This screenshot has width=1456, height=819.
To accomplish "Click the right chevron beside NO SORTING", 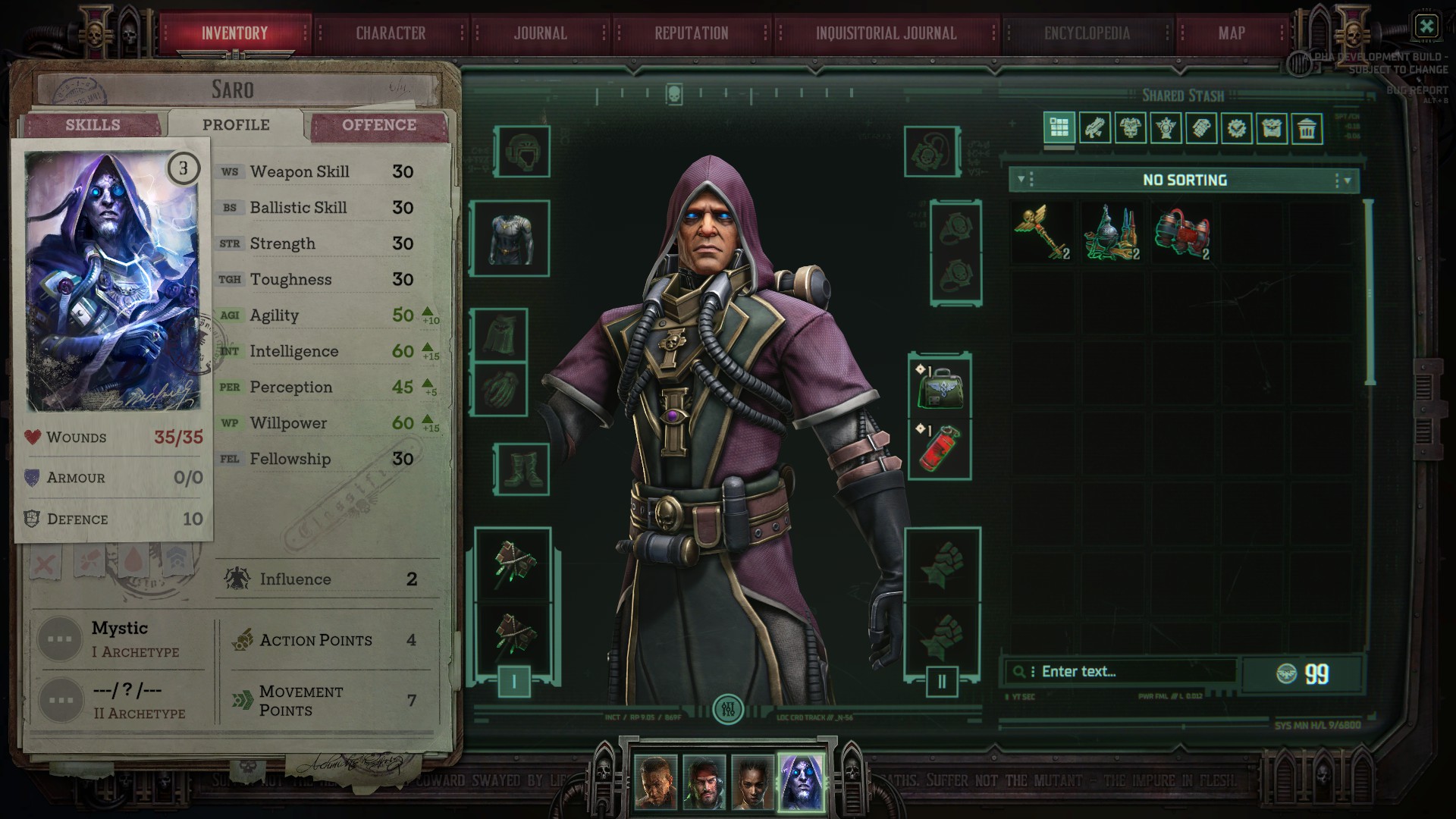I will coord(1348,180).
